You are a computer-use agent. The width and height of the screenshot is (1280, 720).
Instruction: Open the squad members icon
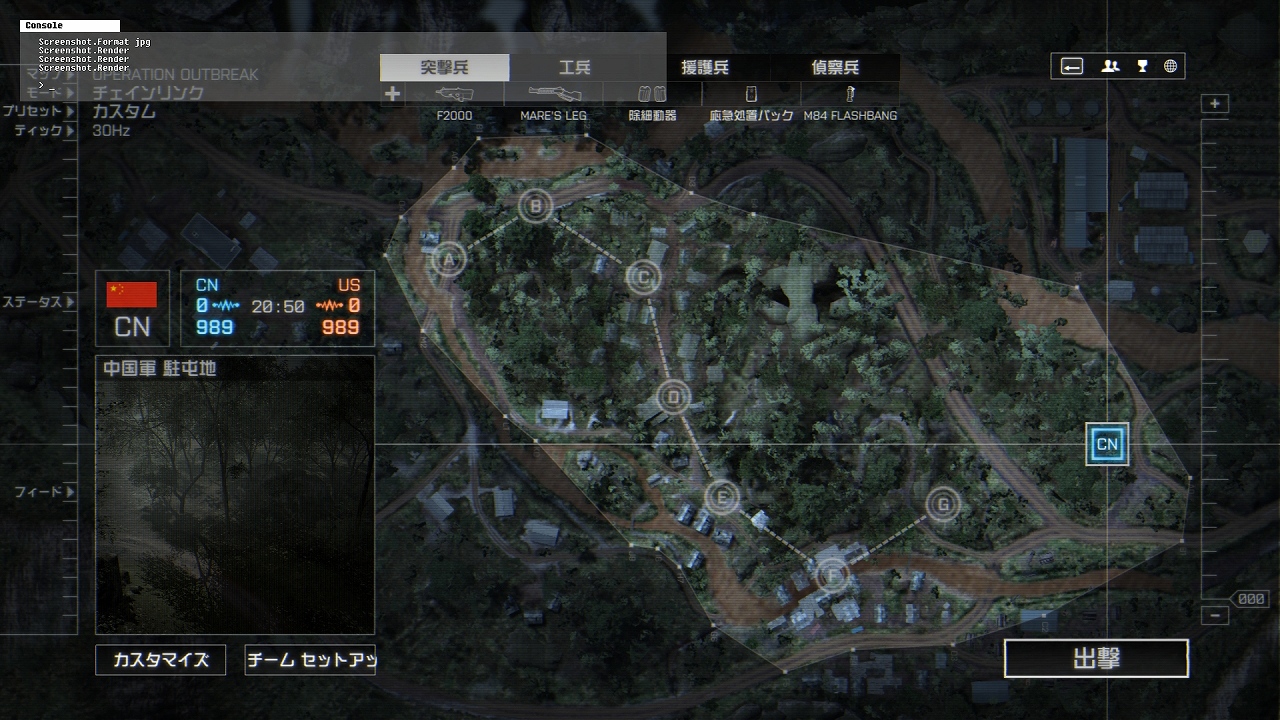[x=1110, y=66]
